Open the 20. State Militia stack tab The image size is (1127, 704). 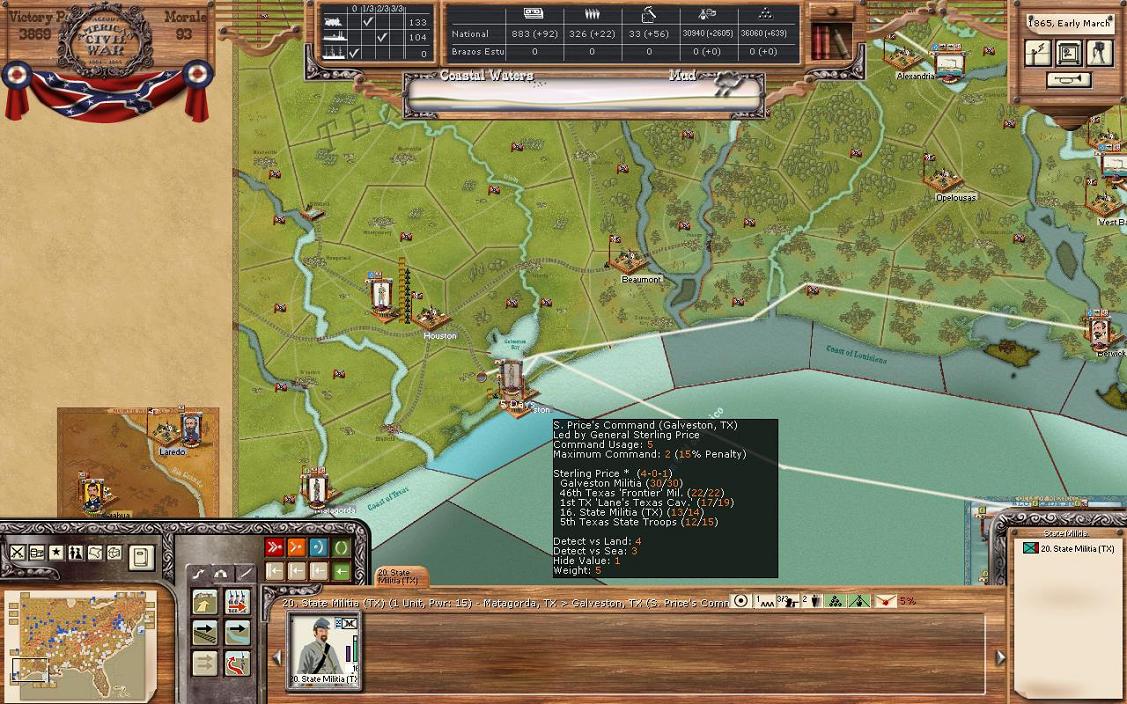coord(400,577)
